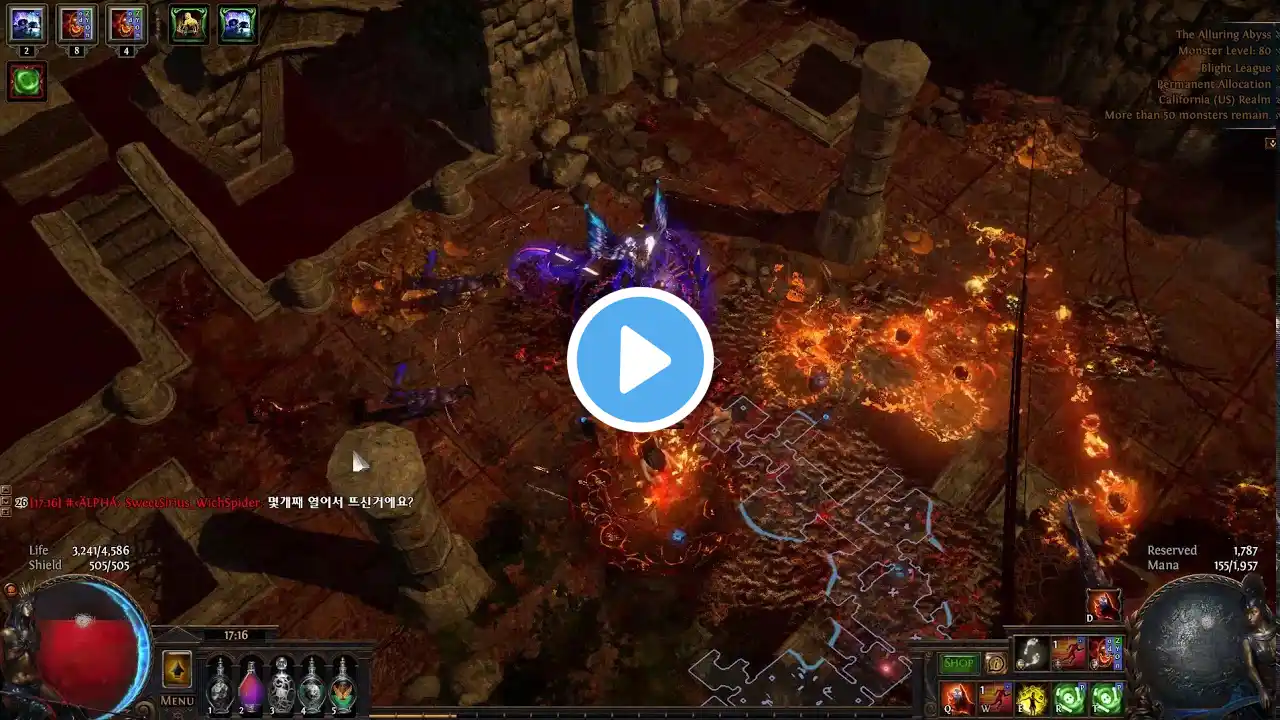Click the yellow figure buff icon
1280x720 pixels.
(x=189, y=24)
